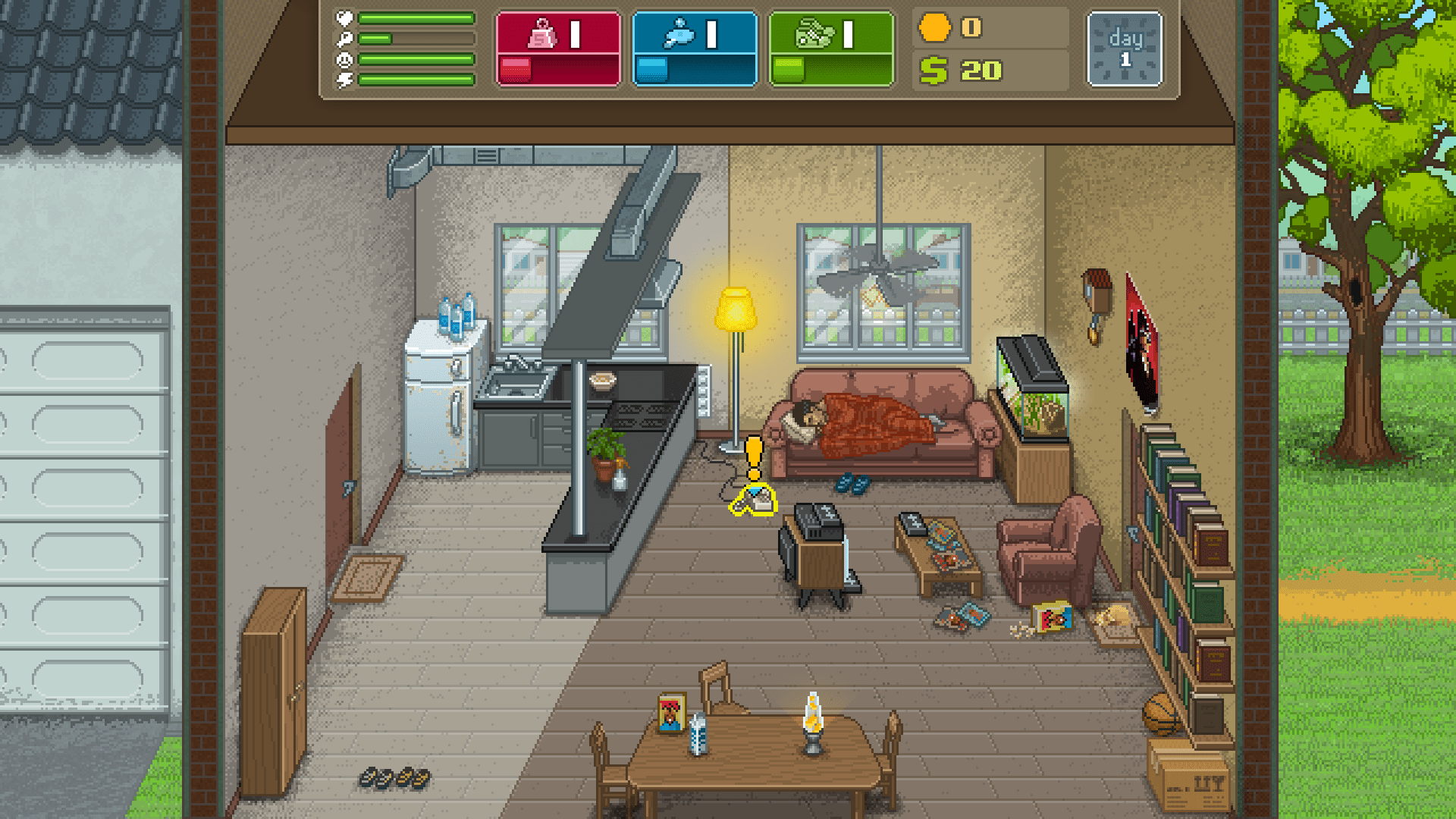This screenshot has width=1456, height=819.
Task: Click the heart health stat icon
Action: pos(344,18)
